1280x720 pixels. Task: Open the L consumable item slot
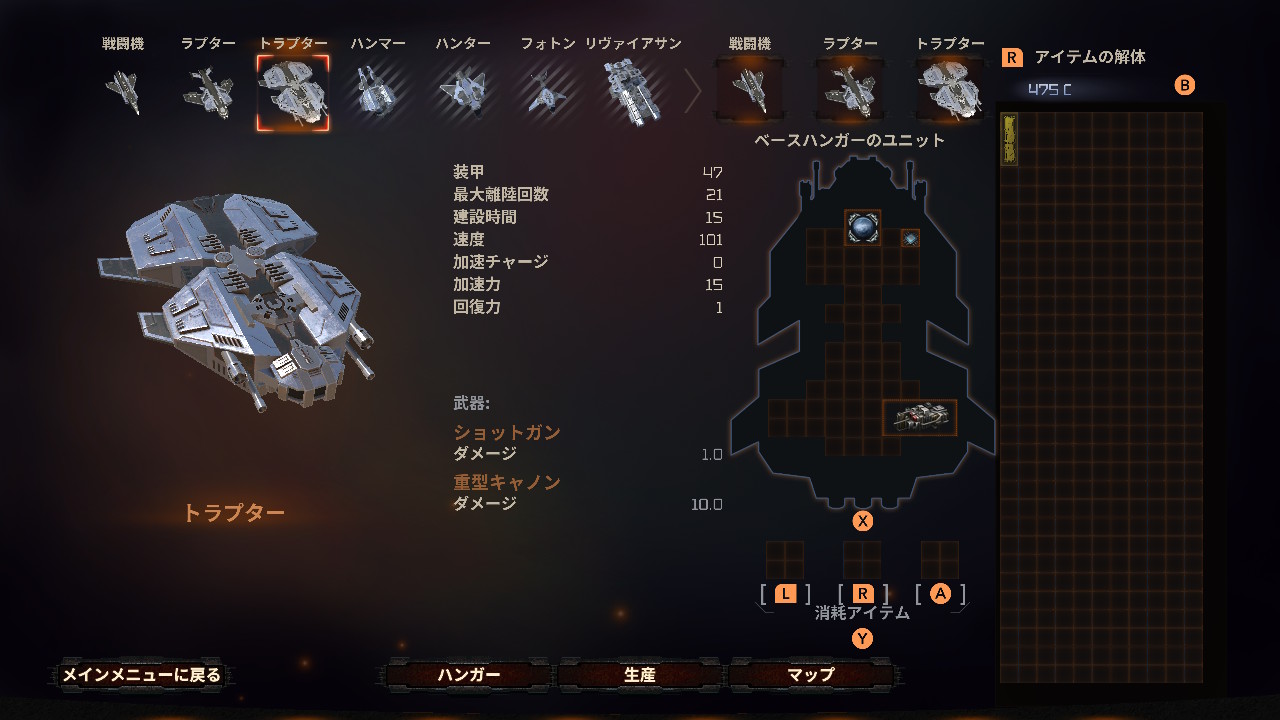(785, 560)
